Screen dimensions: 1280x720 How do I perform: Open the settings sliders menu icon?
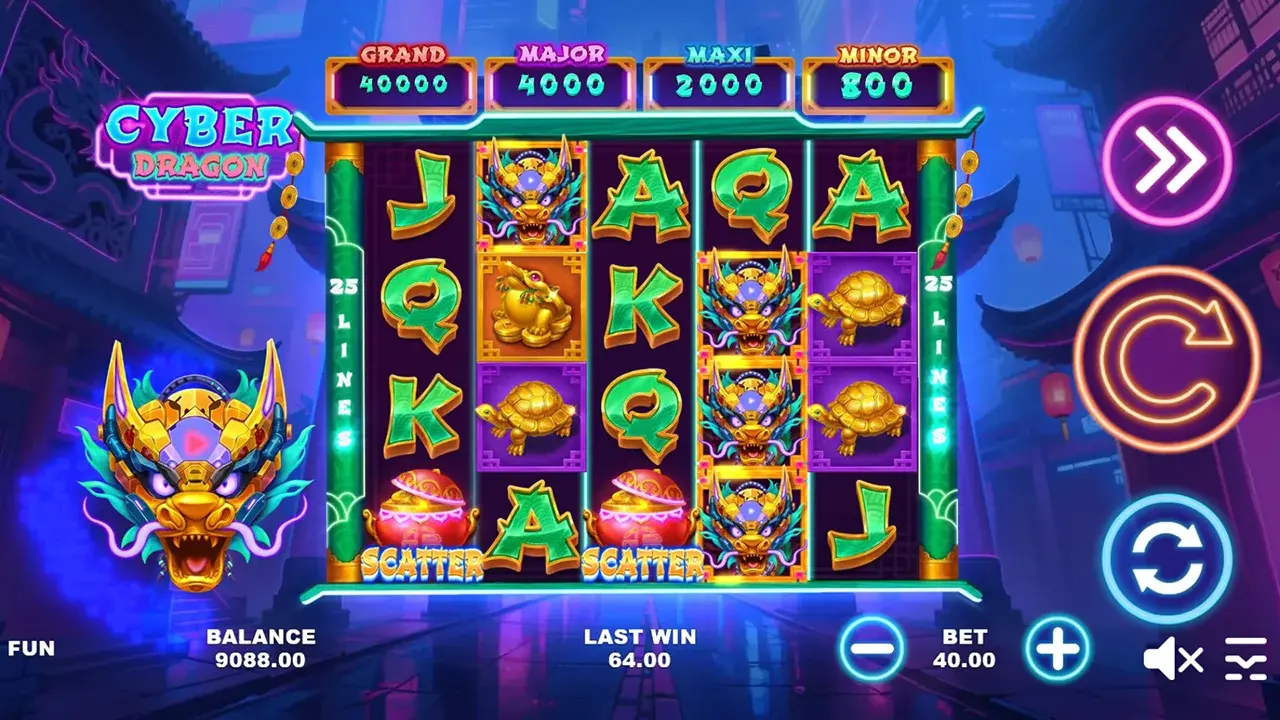click(1245, 659)
